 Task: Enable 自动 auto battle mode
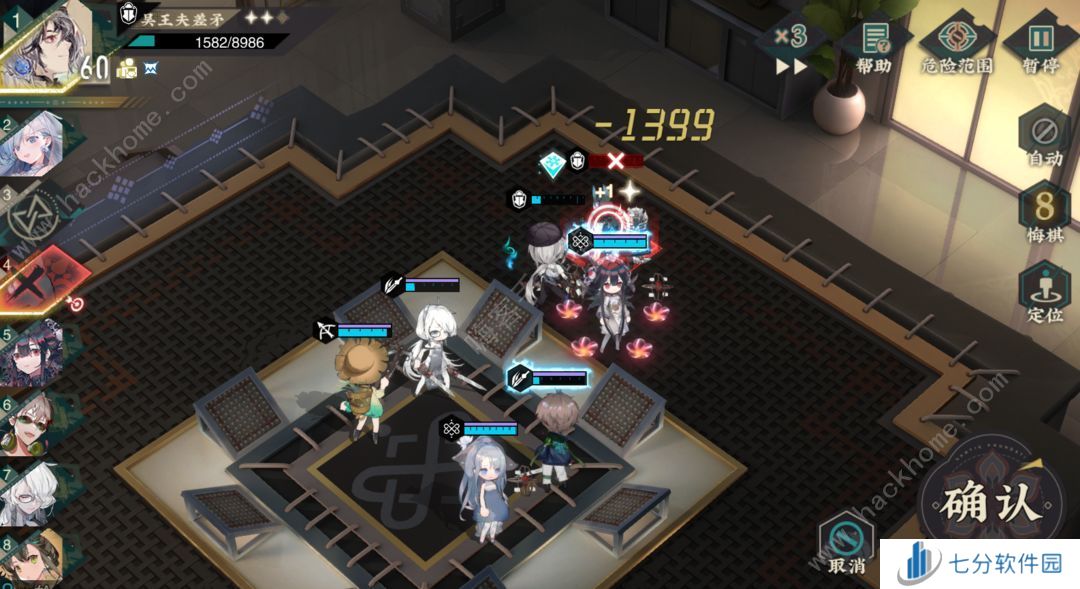[x=1044, y=138]
